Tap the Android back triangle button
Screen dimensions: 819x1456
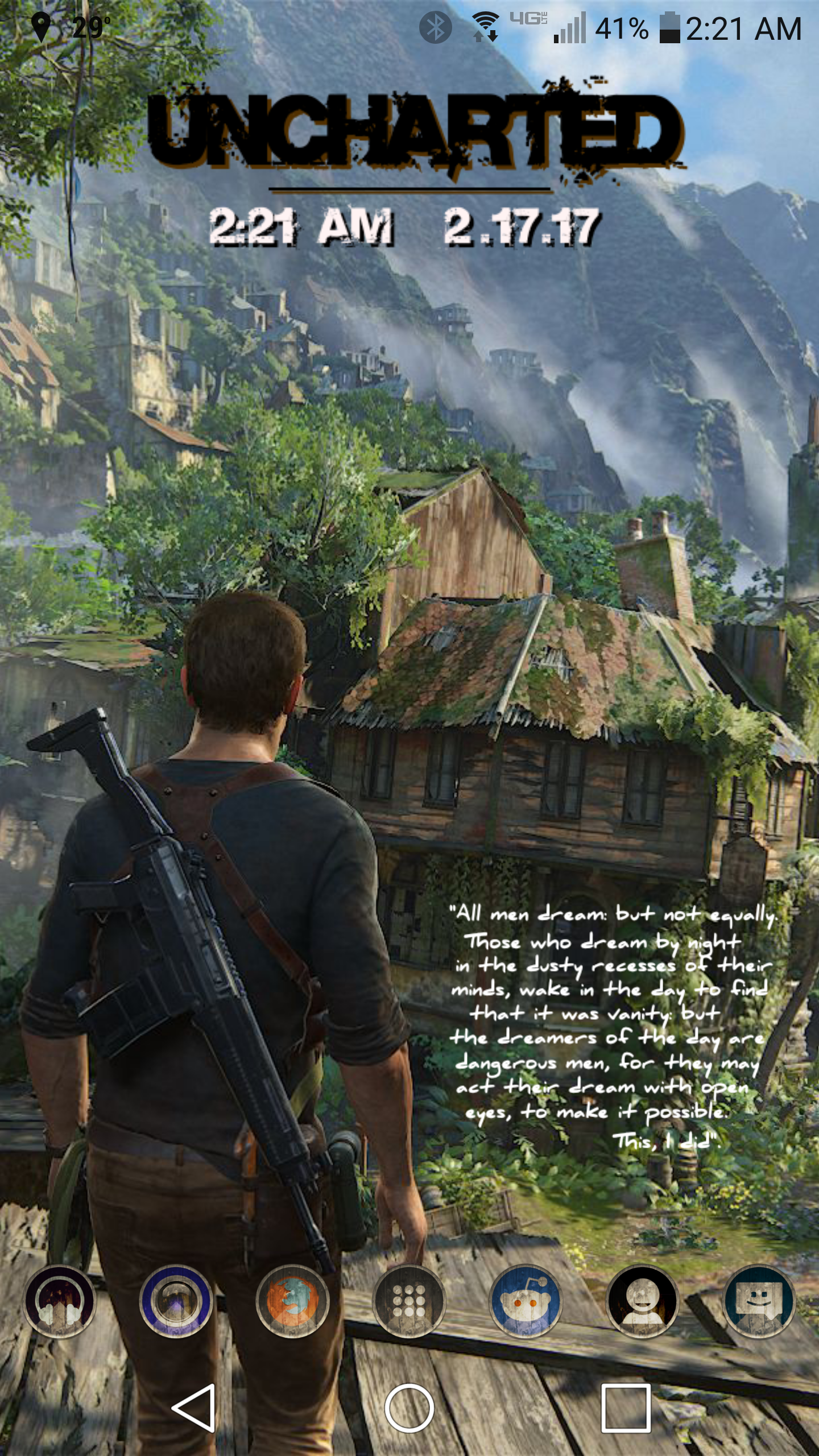point(194,1408)
